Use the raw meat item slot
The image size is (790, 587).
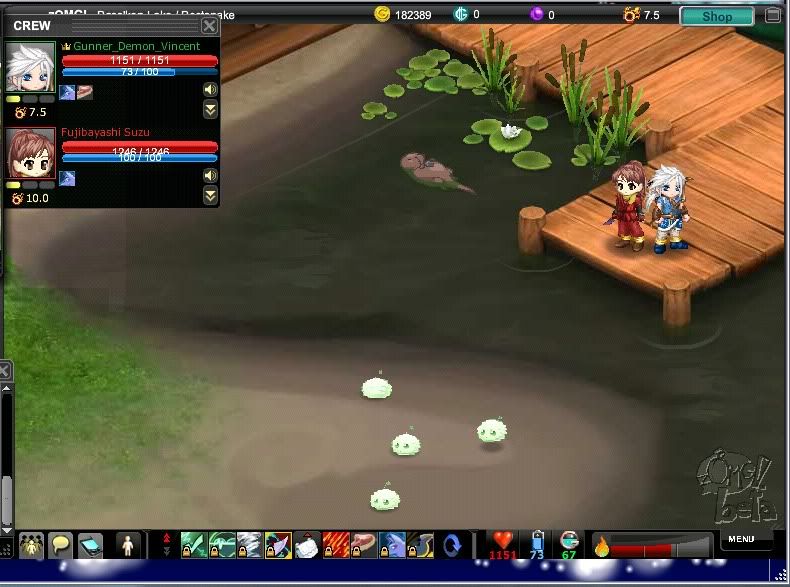(364, 545)
